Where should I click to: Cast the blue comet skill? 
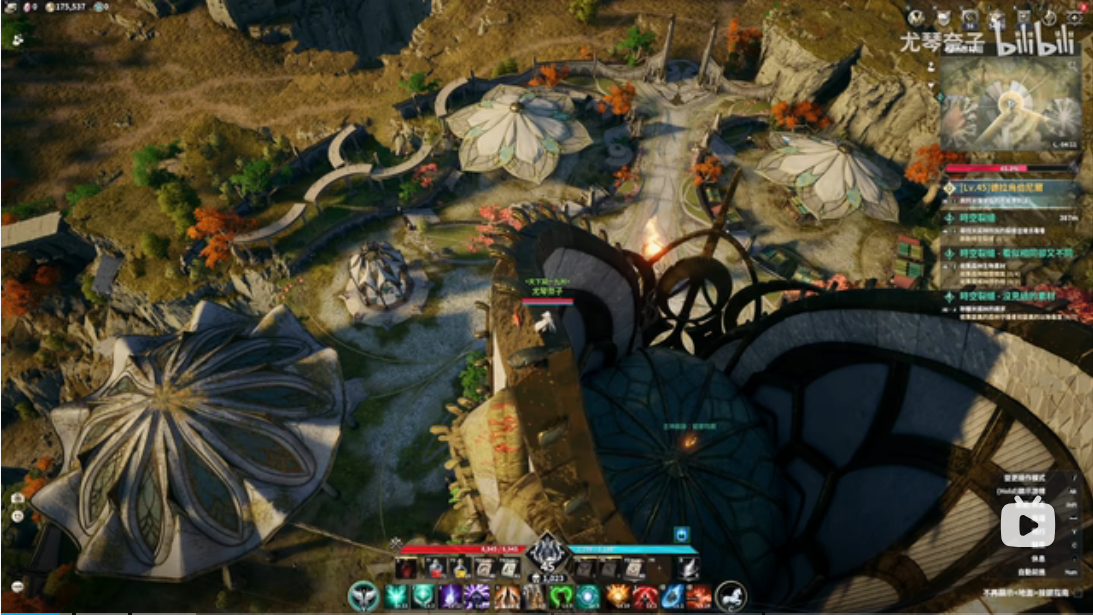point(673,596)
